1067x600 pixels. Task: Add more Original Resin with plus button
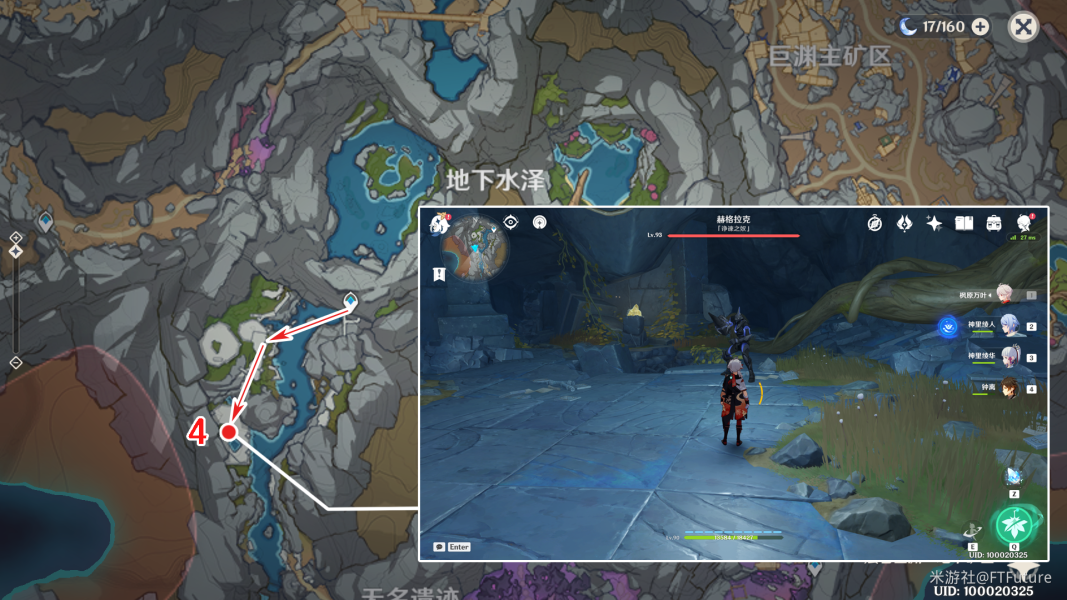980,27
